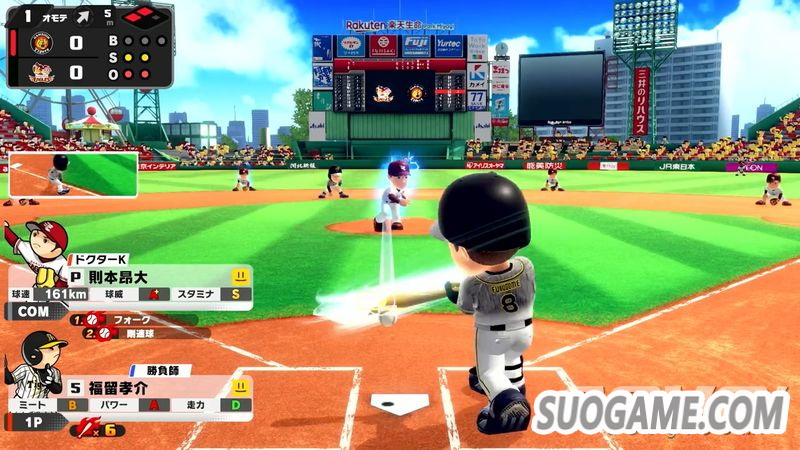Select batter 福留孝介 info panel
Viewport: 800px width, 450px height.
click(150, 394)
